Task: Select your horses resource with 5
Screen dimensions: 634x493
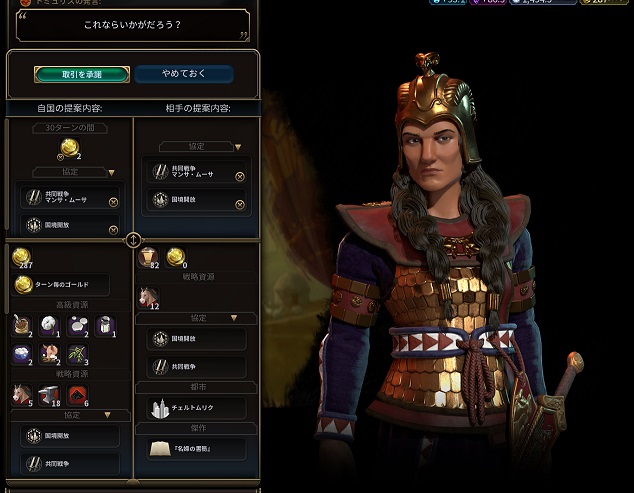Action: pyautogui.click(x=22, y=394)
